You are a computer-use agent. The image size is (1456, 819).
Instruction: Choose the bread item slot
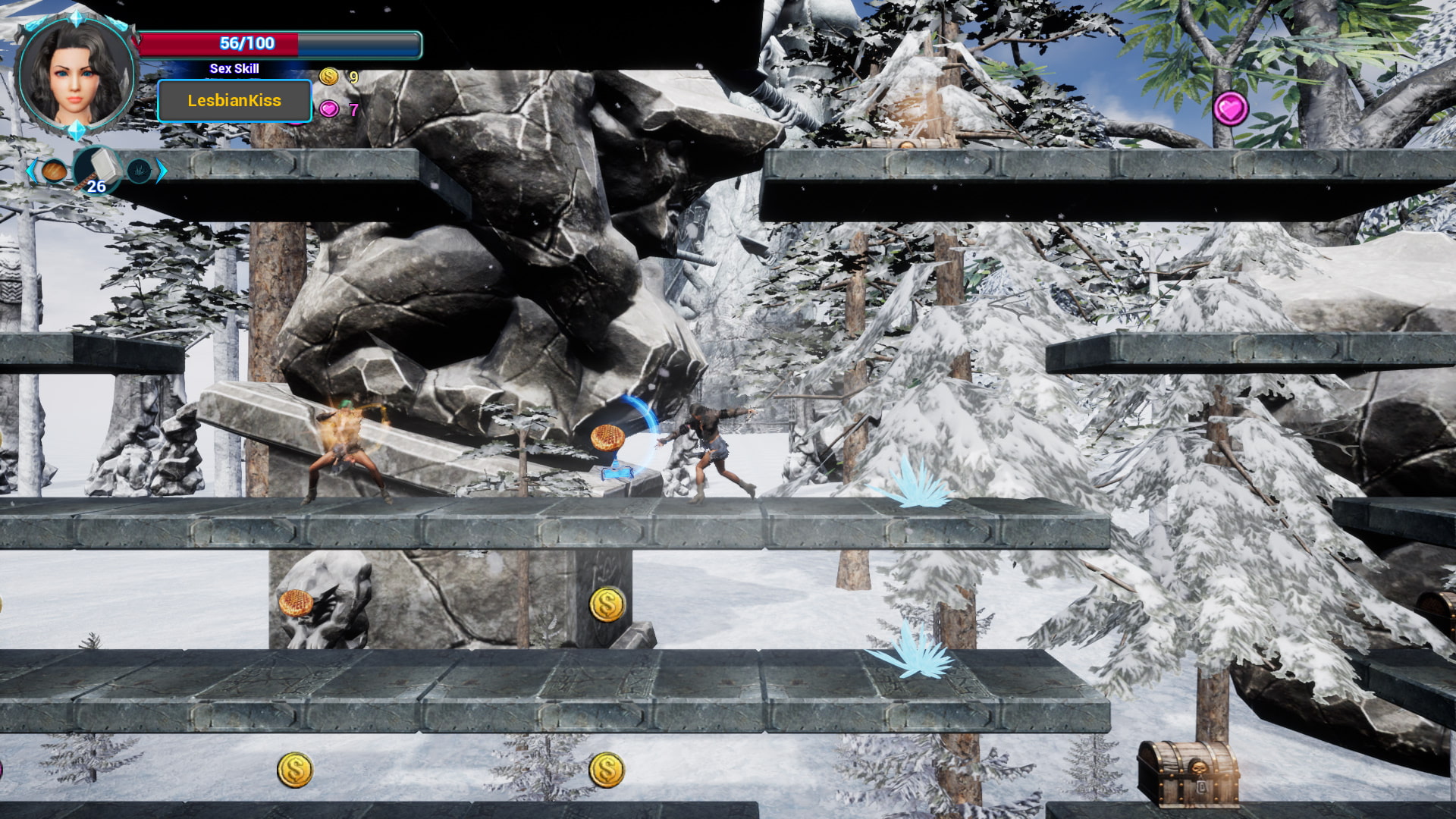pyautogui.click(x=55, y=171)
